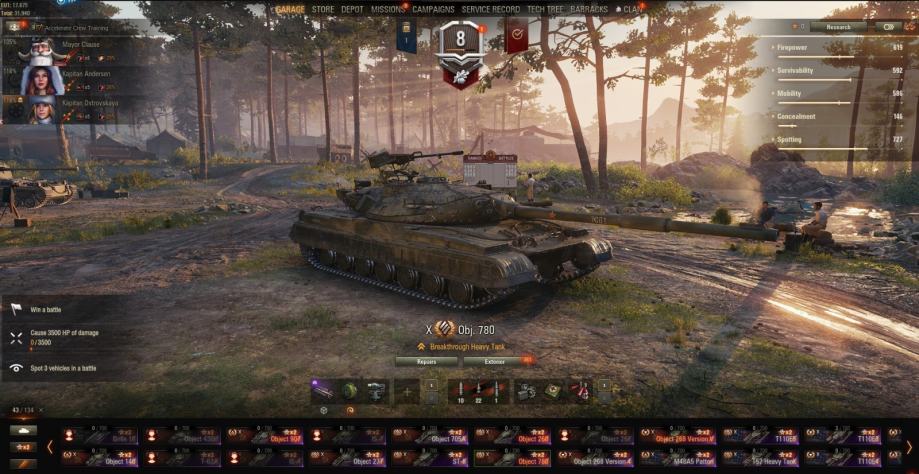View the Service Record tab
This screenshot has width=919, height=474.
coord(491,9)
